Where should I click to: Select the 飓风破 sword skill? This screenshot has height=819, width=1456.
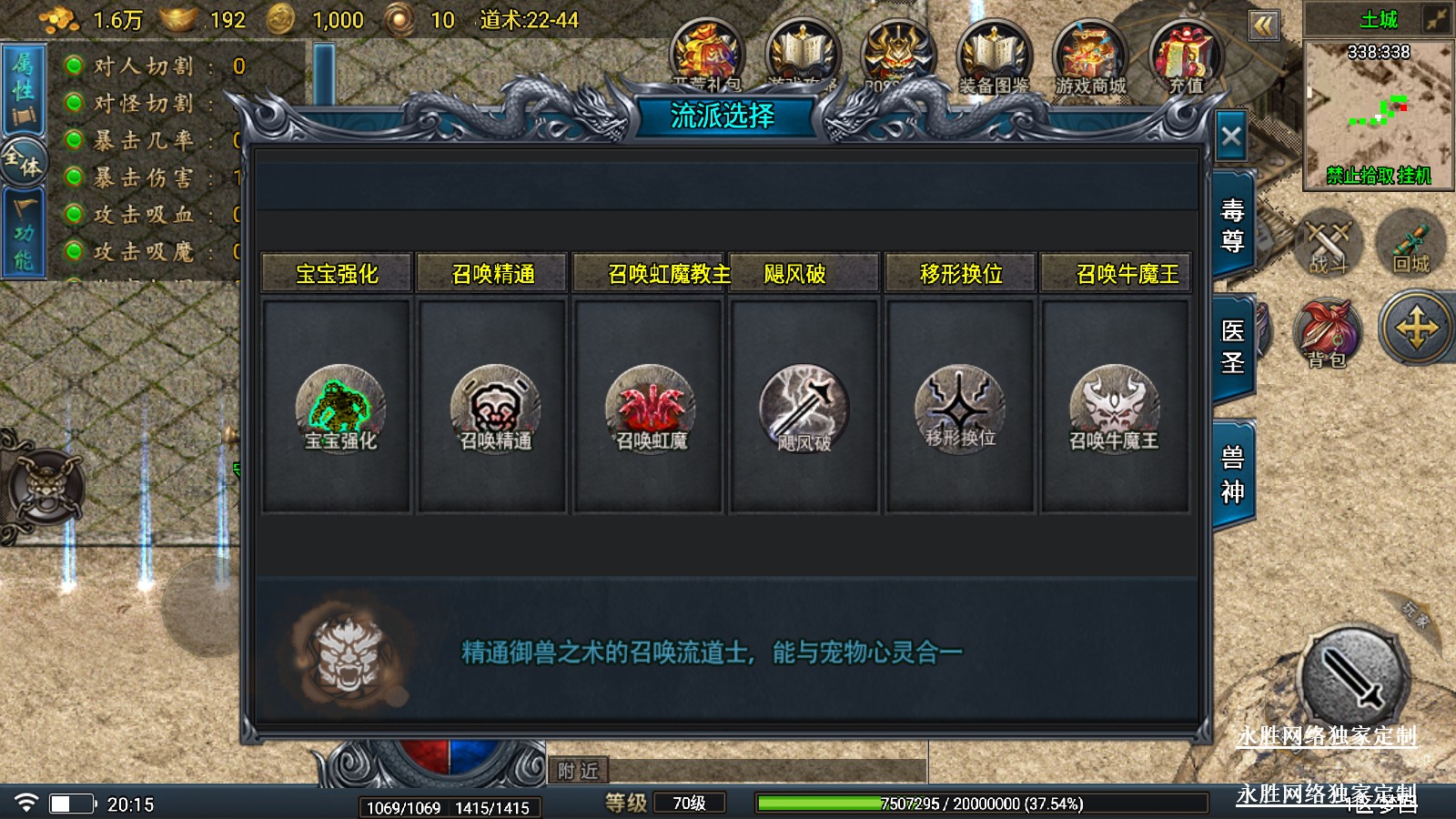(804, 409)
